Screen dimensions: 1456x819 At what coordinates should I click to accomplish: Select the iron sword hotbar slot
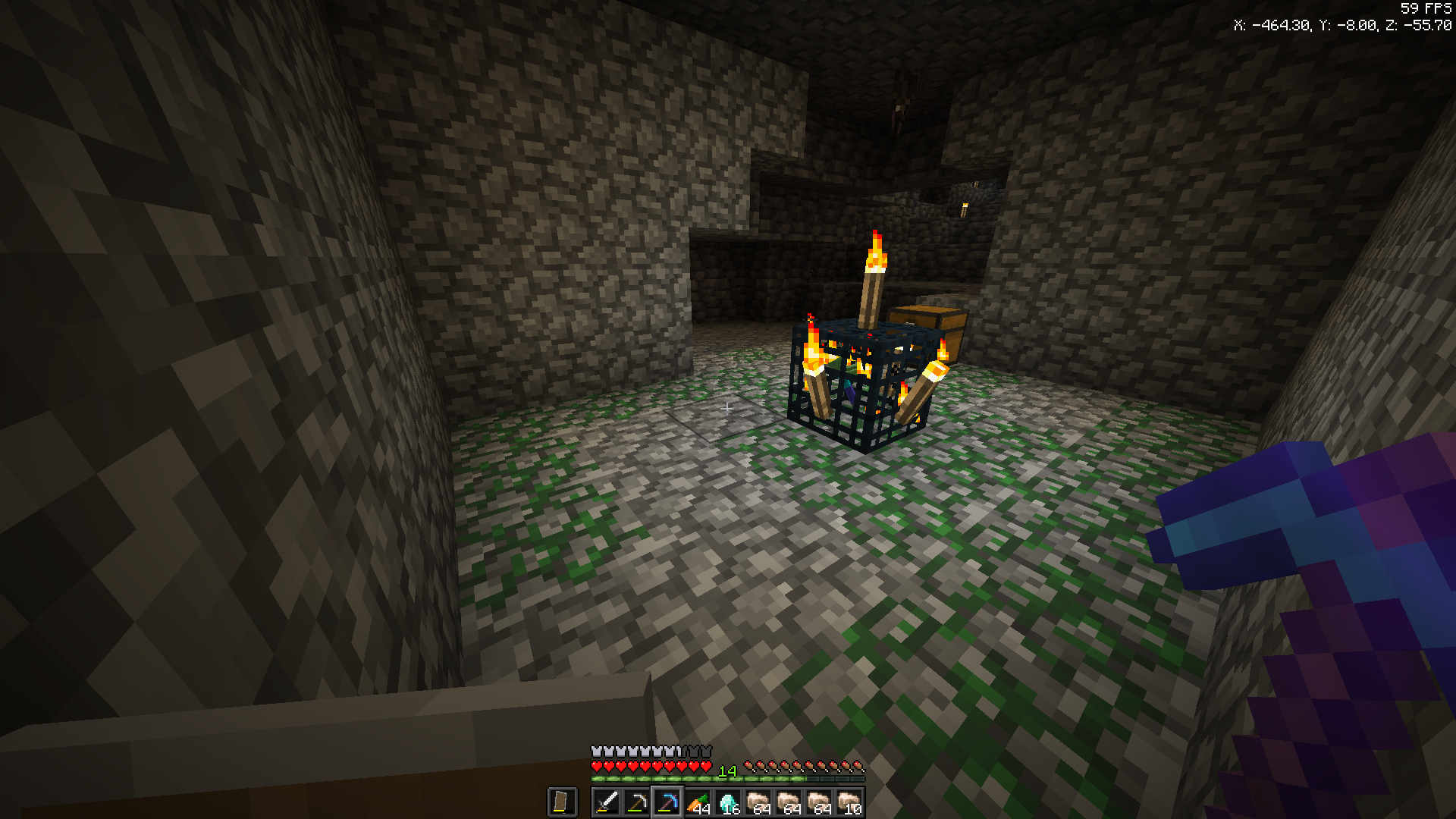click(x=607, y=802)
